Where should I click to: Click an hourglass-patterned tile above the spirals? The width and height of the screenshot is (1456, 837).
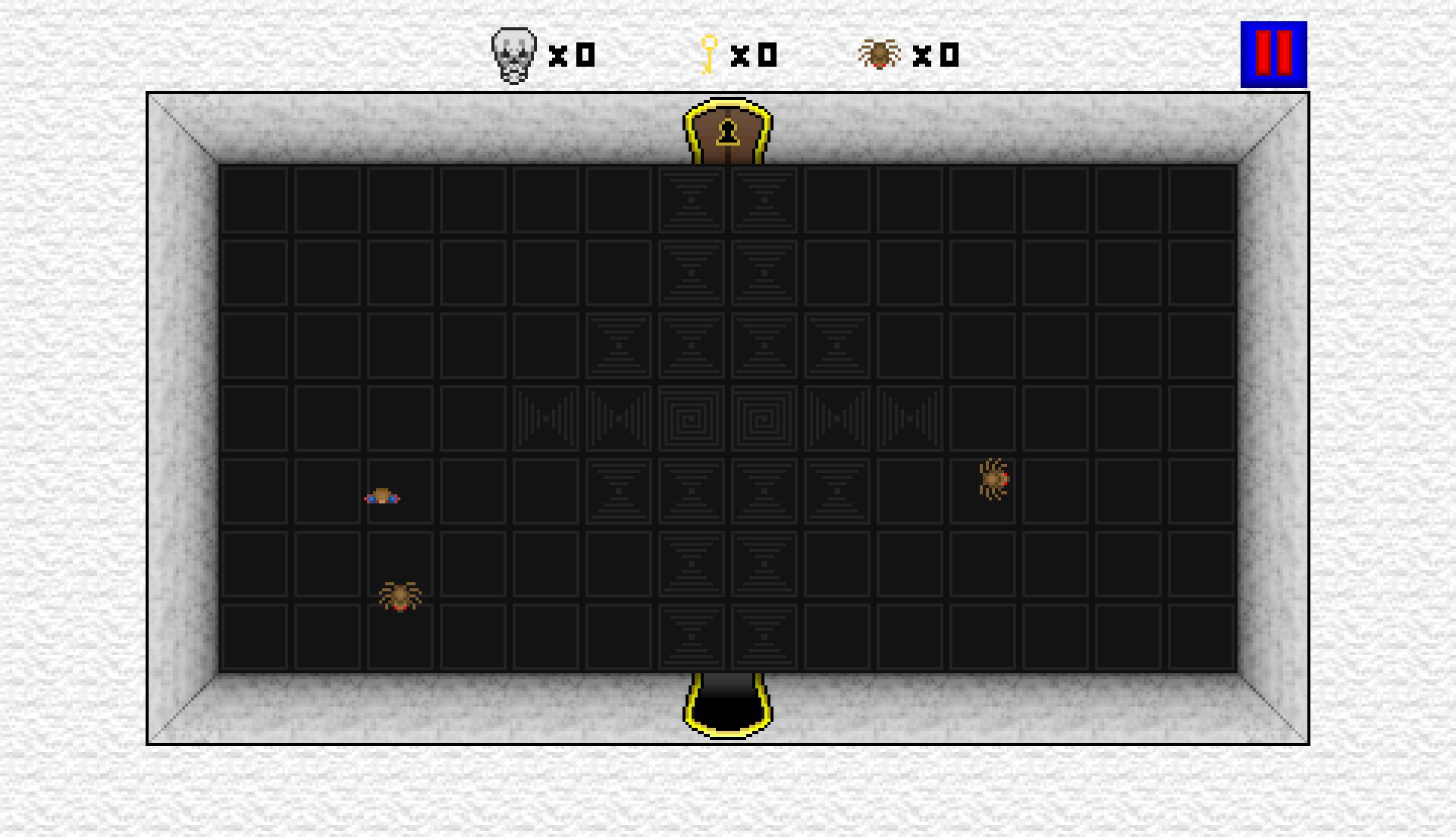tap(692, 345)
